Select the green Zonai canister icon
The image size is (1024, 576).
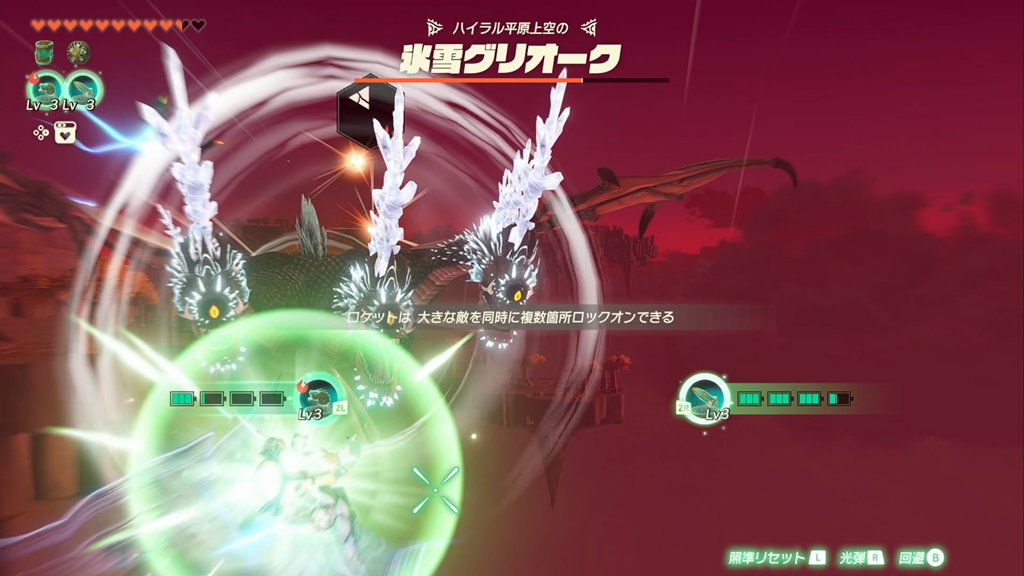(x=44, y=52)
